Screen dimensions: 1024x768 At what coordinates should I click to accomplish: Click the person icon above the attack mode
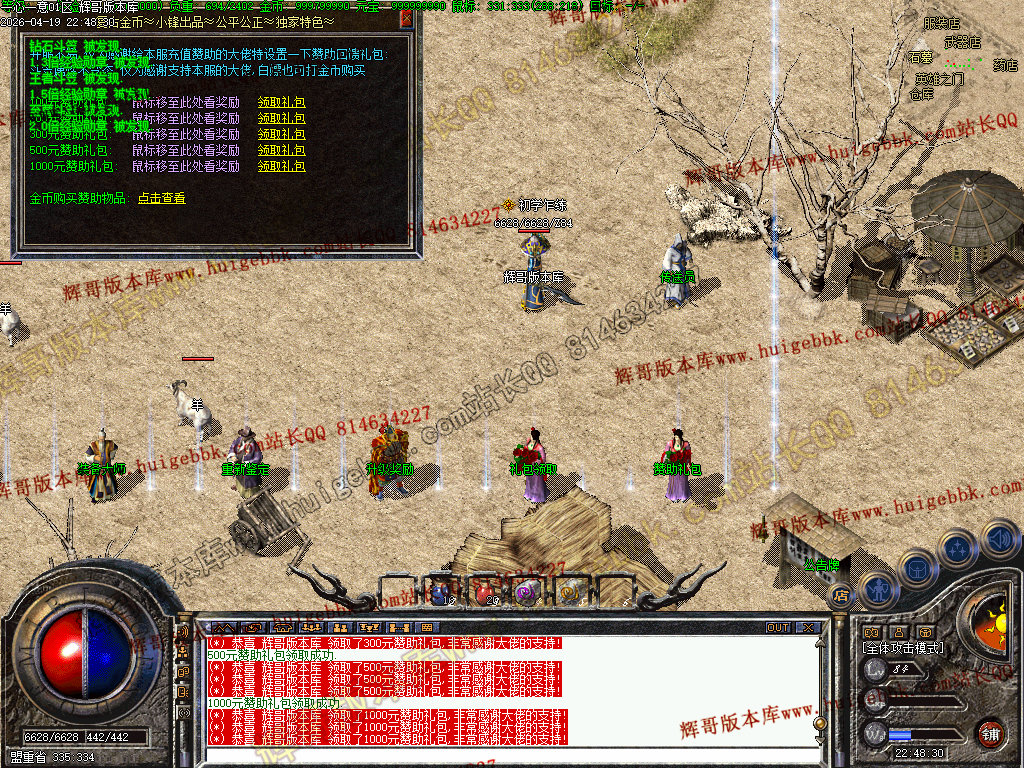point(899,632)
